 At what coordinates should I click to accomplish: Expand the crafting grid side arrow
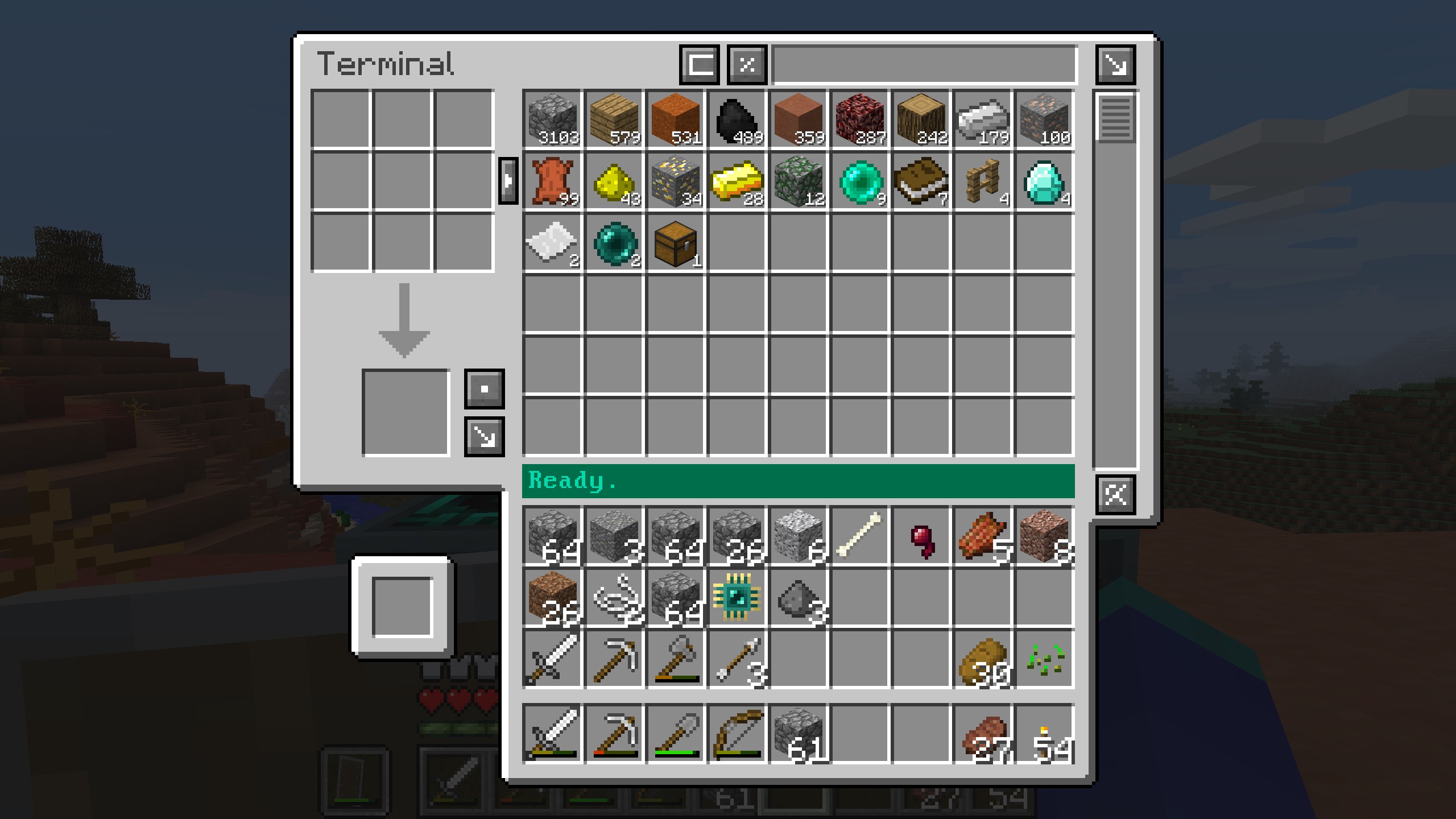tap(508, 181)
